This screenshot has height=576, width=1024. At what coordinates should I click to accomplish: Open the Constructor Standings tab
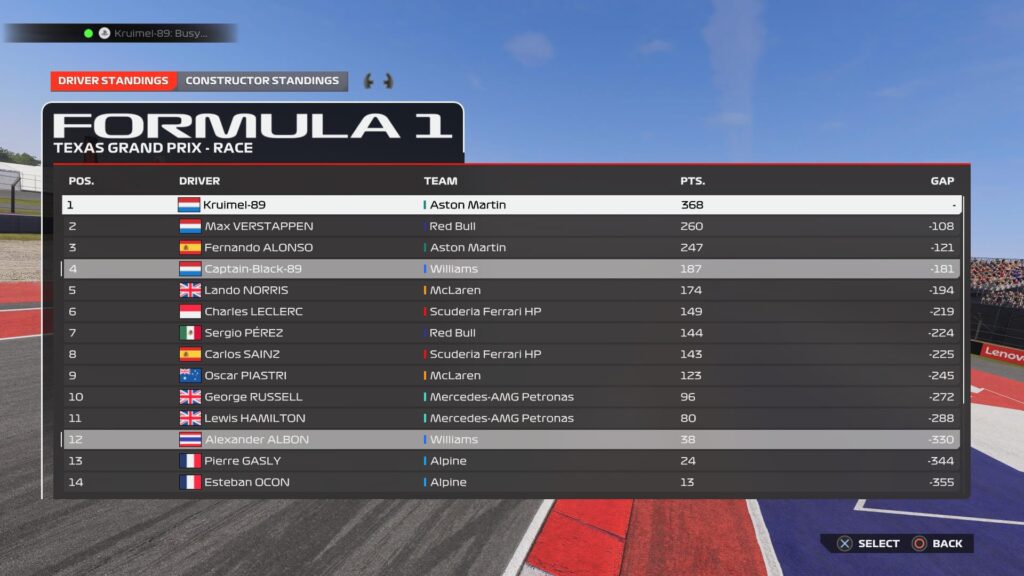[262, 81]
